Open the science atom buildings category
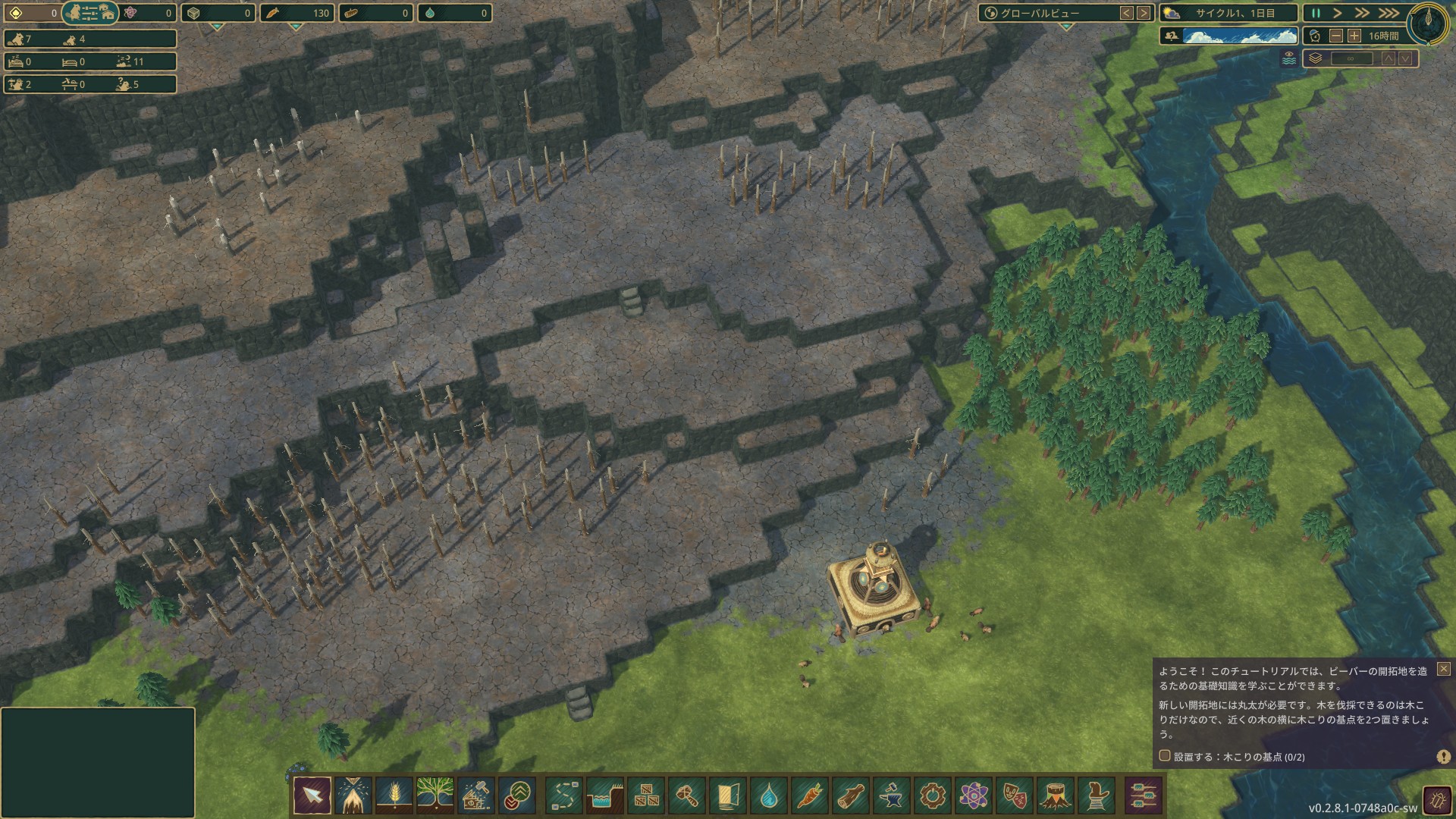1456x819 pixels. [x=974, y=796]
